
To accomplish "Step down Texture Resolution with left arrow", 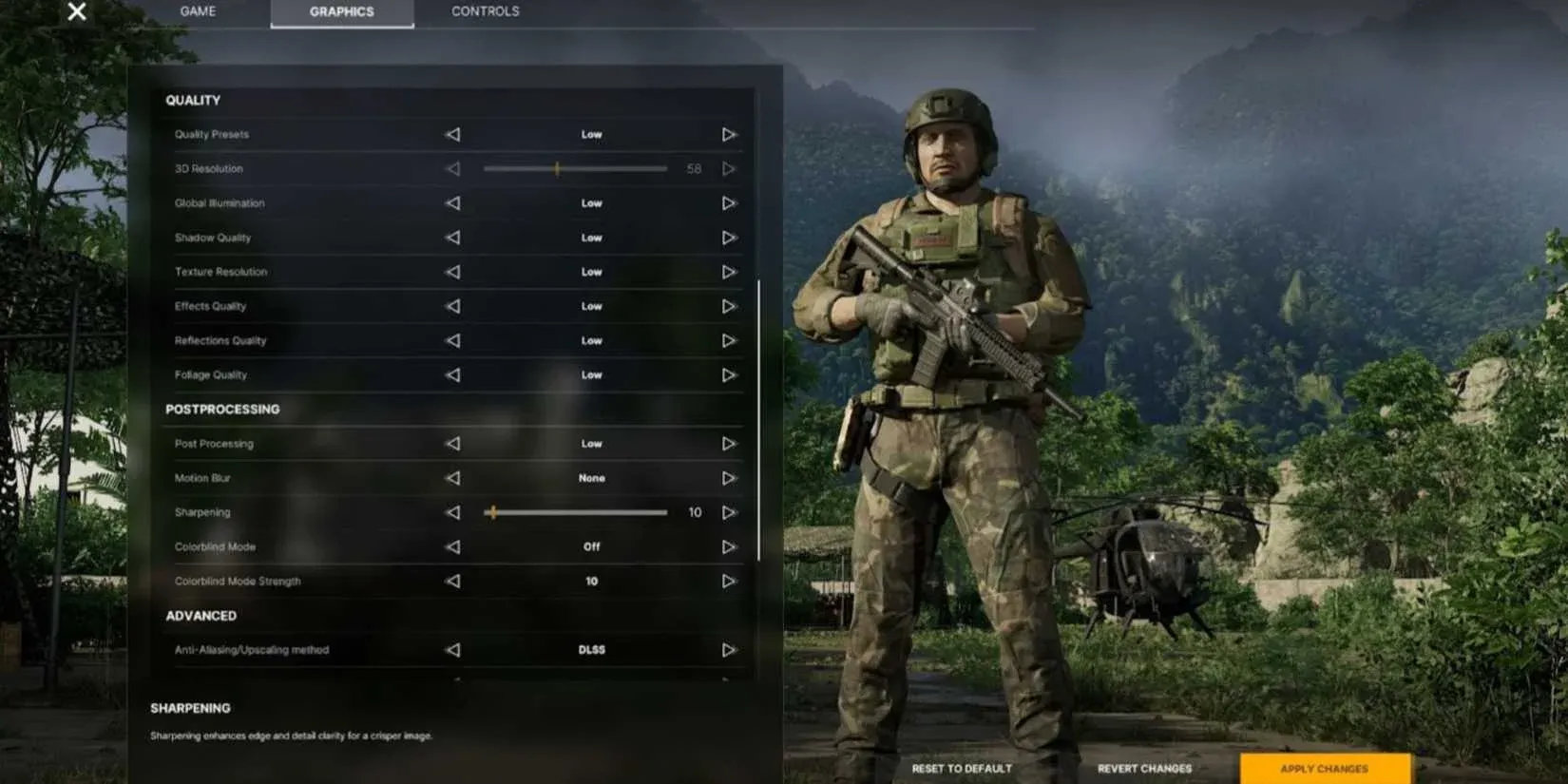I will tap(451, 272).
